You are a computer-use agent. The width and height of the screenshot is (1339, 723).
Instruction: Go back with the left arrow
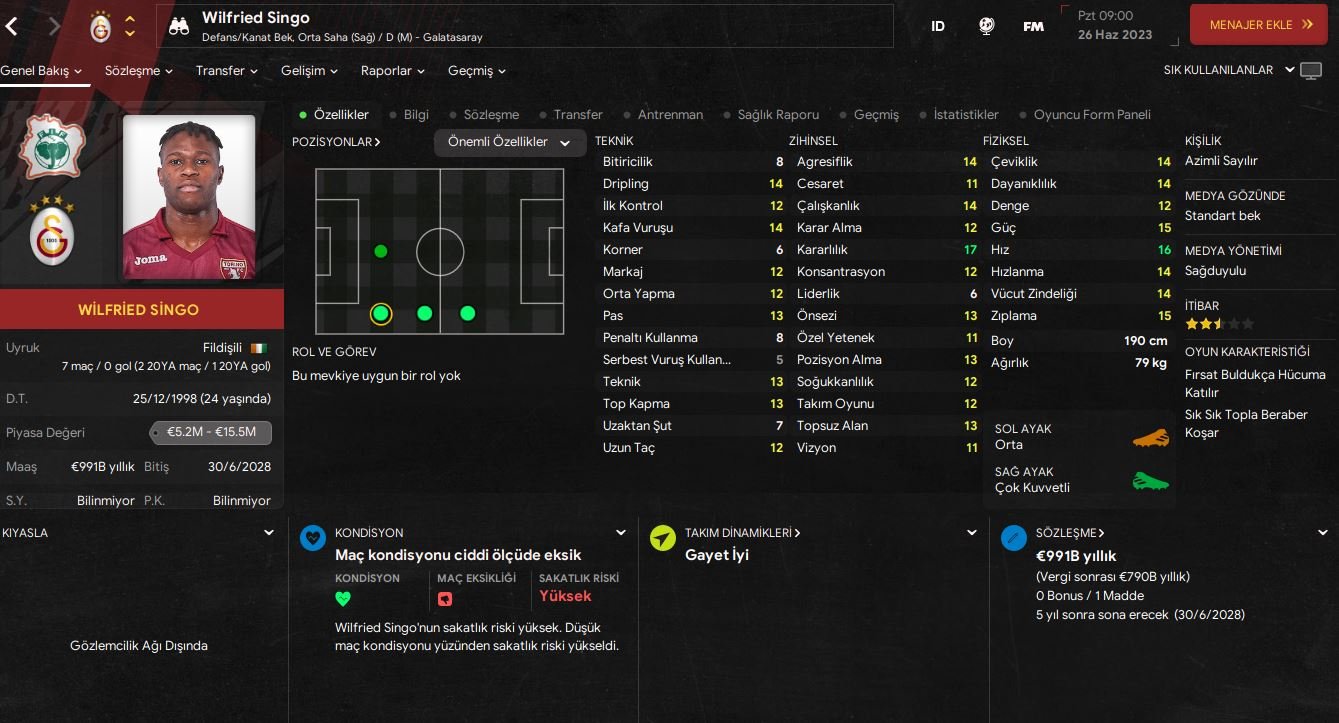[x=12, y=26]
